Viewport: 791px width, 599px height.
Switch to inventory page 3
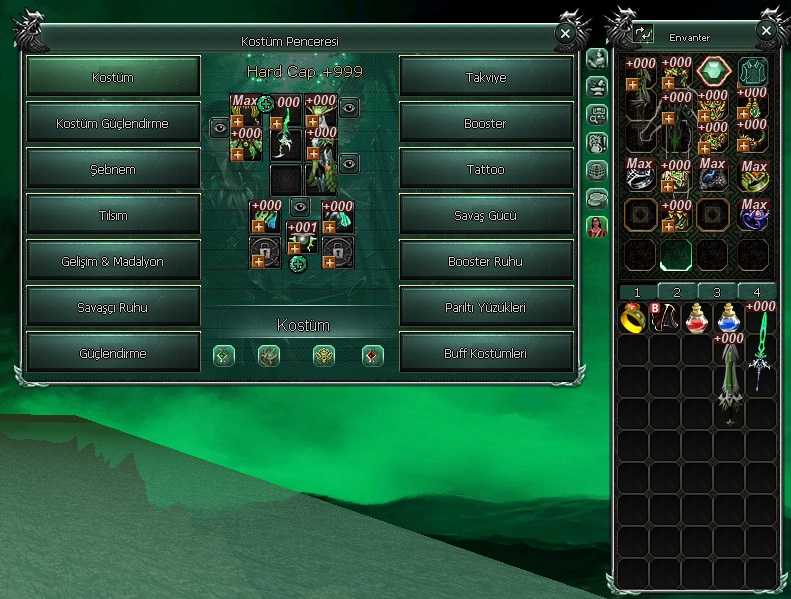(x=716, y=291)
